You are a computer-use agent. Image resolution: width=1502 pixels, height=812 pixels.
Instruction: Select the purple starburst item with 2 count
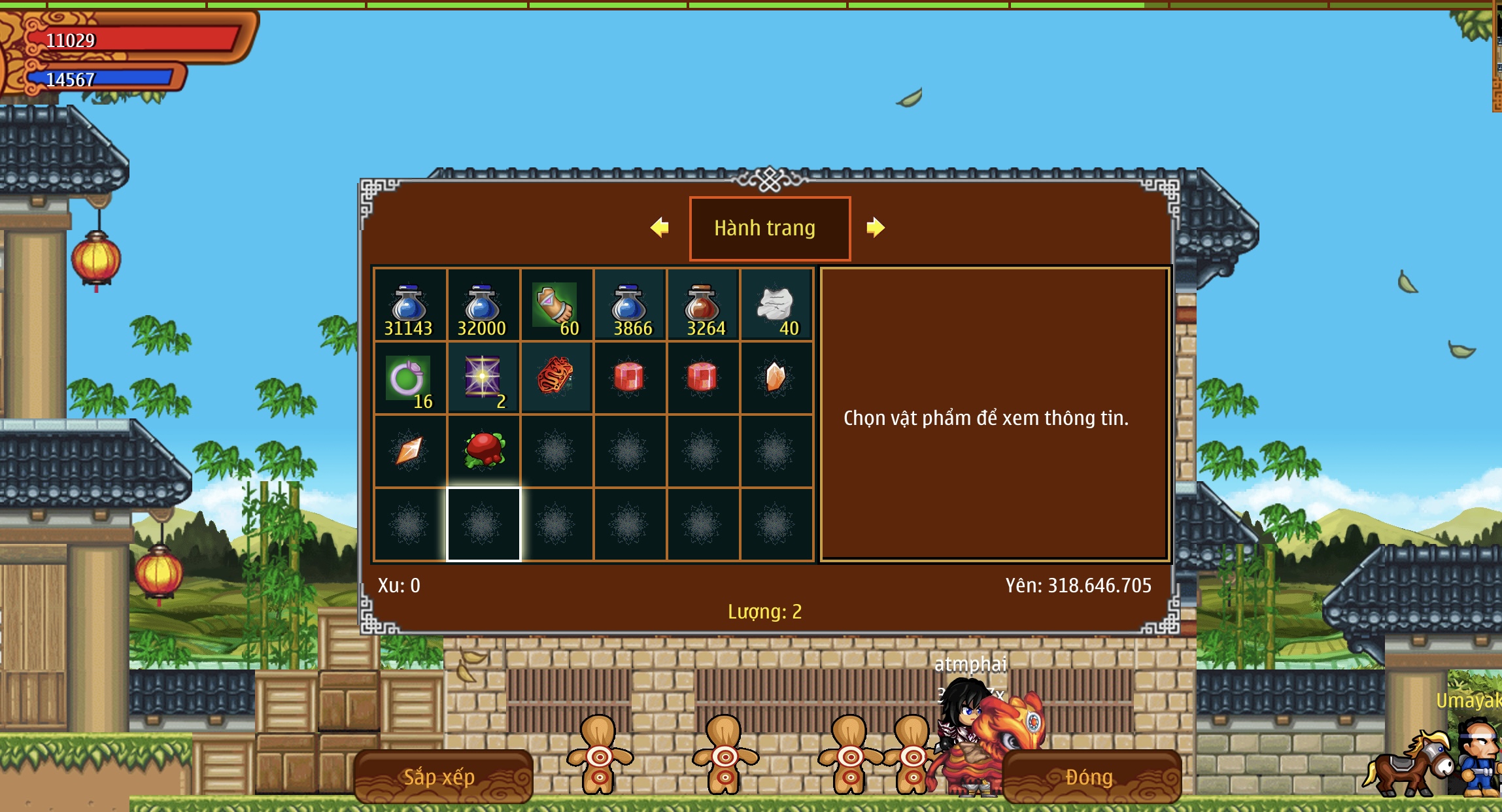[483, 378]
